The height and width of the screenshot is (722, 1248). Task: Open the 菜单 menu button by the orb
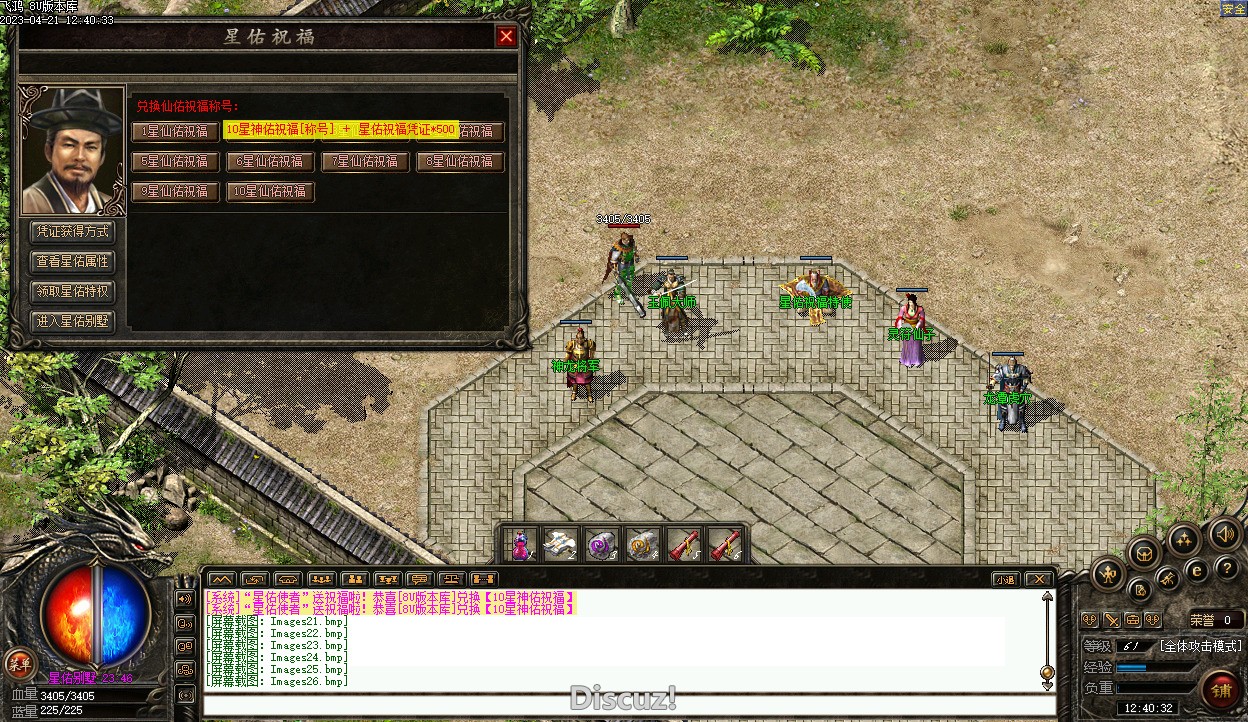pyautogui.click(x=19, y=662)
